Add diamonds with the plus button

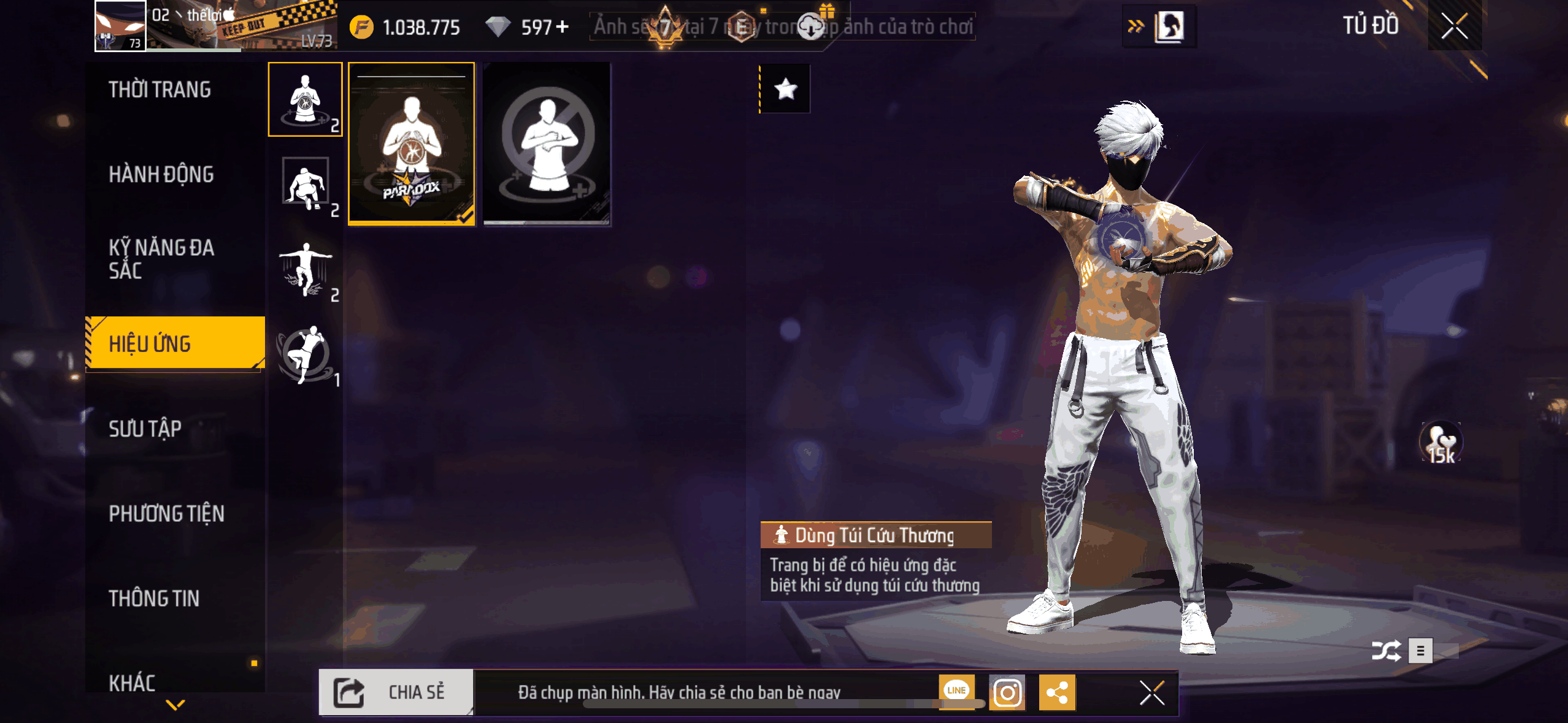tap(562, 27)
